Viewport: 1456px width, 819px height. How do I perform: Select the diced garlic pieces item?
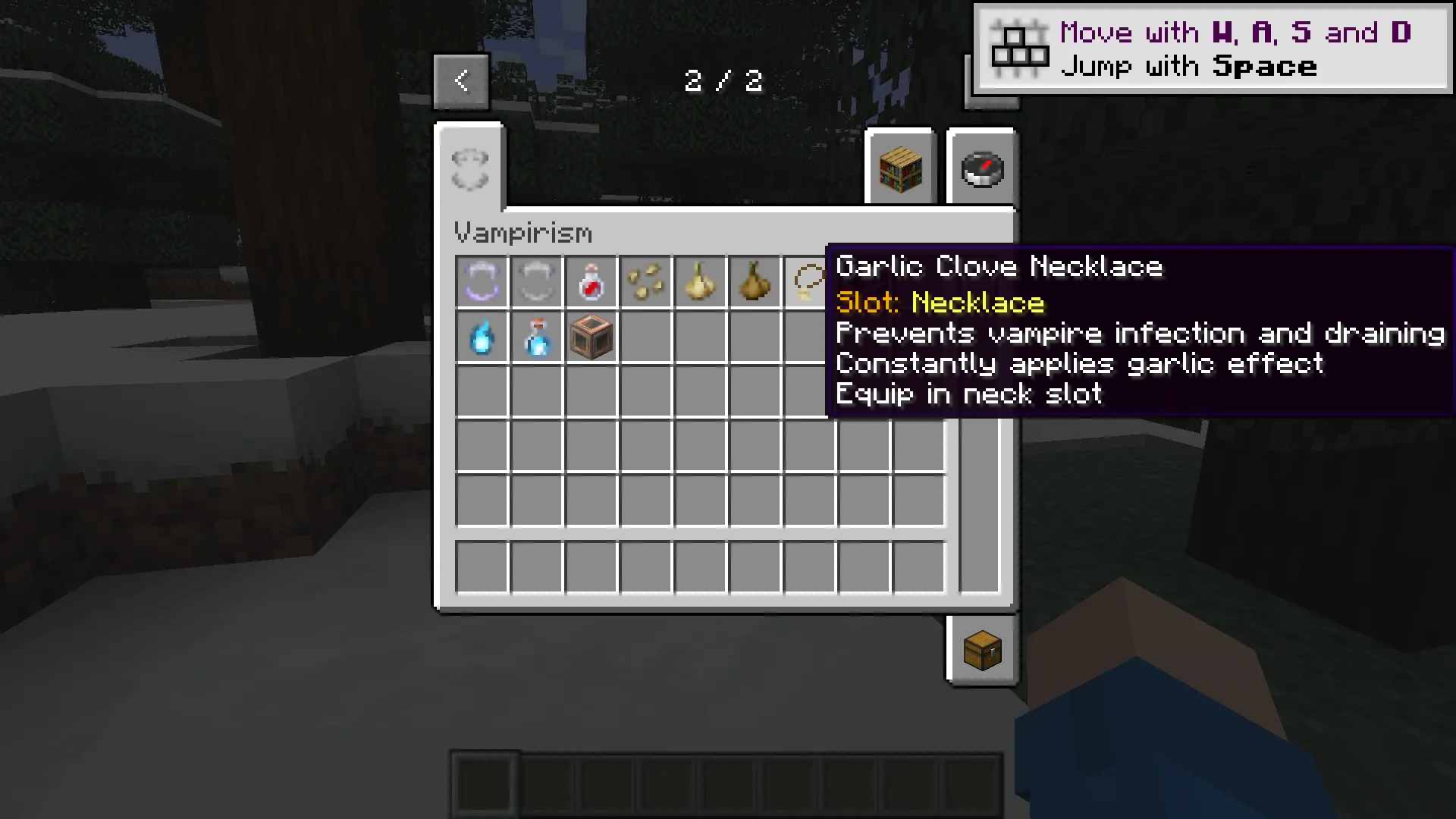(646, 282)
